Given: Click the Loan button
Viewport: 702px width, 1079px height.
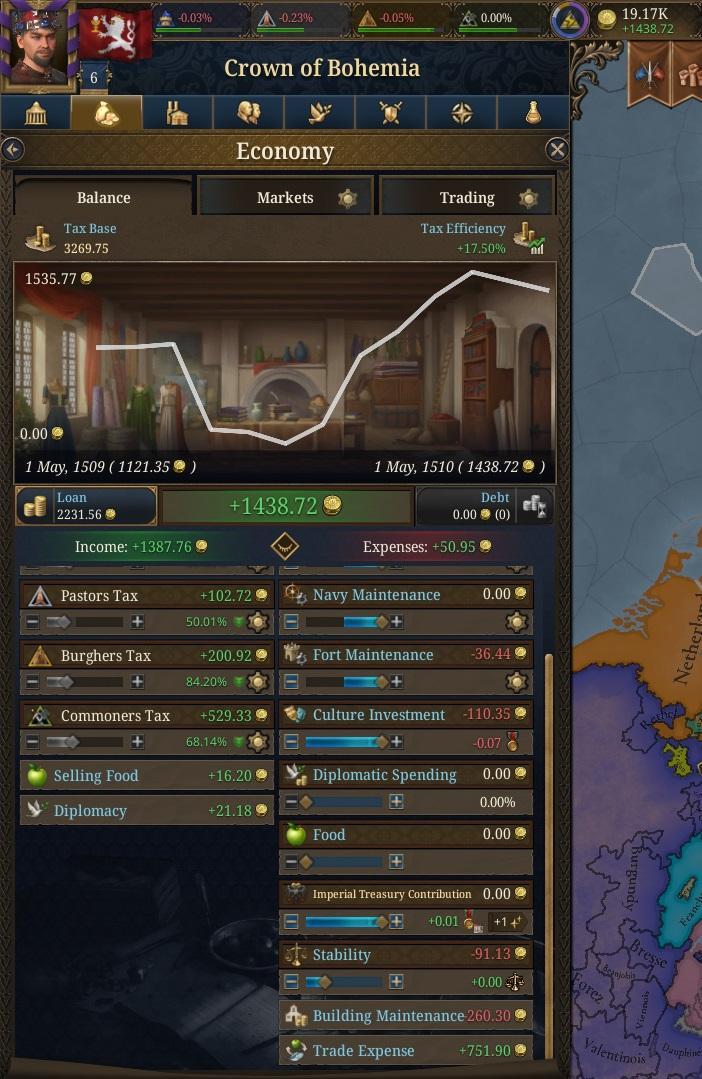Looking at the screenshot, I should click(87, 506).
